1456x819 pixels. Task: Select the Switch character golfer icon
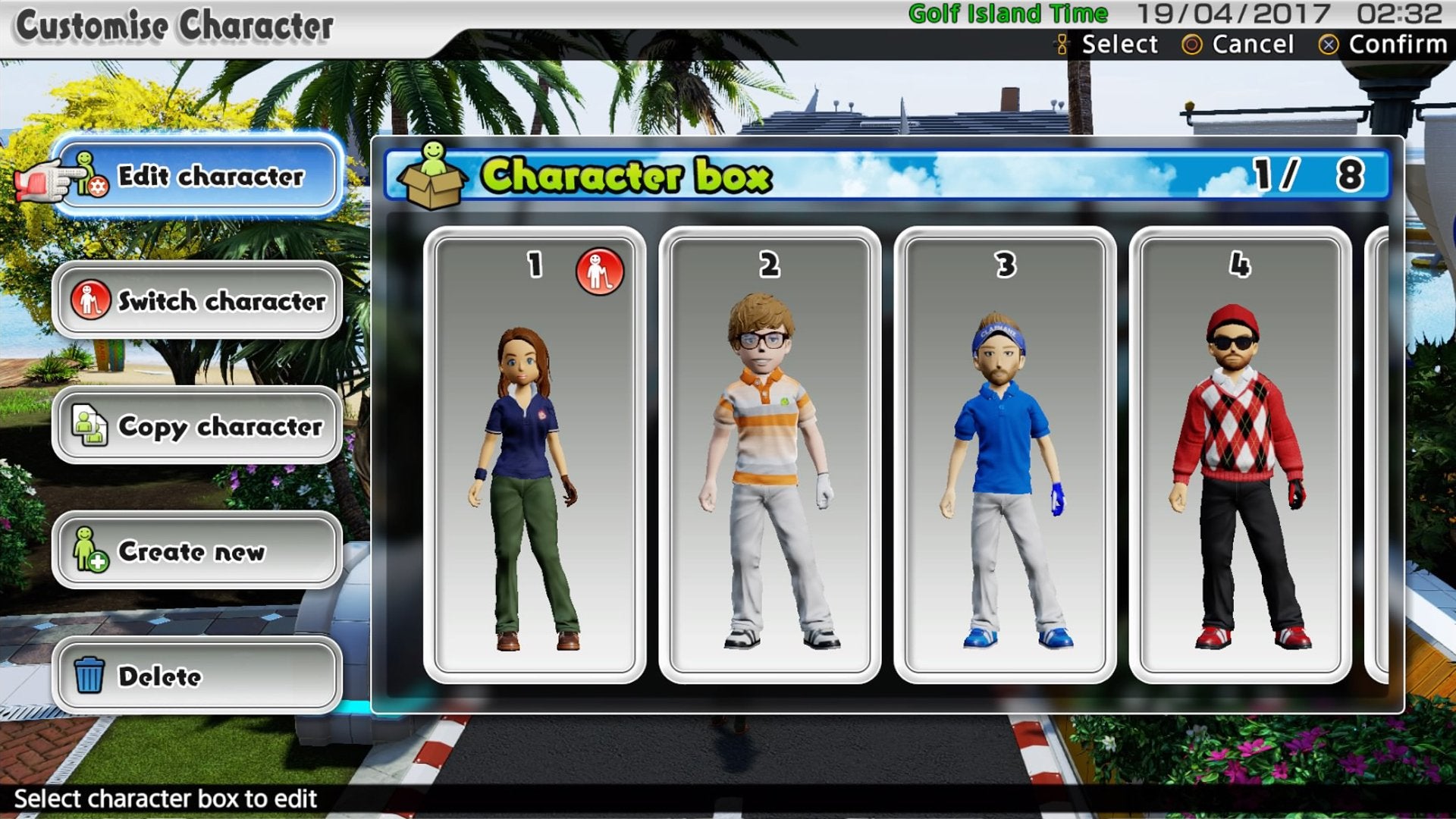coord(90,300)
